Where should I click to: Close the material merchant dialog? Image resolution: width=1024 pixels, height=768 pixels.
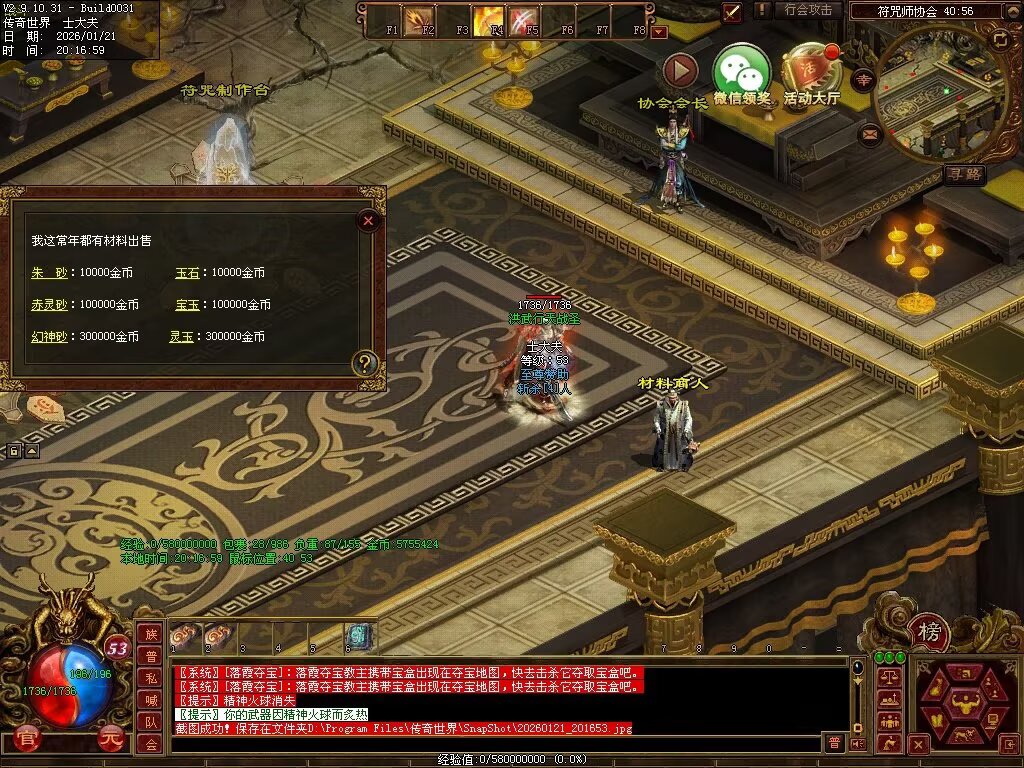pos(369,221)
